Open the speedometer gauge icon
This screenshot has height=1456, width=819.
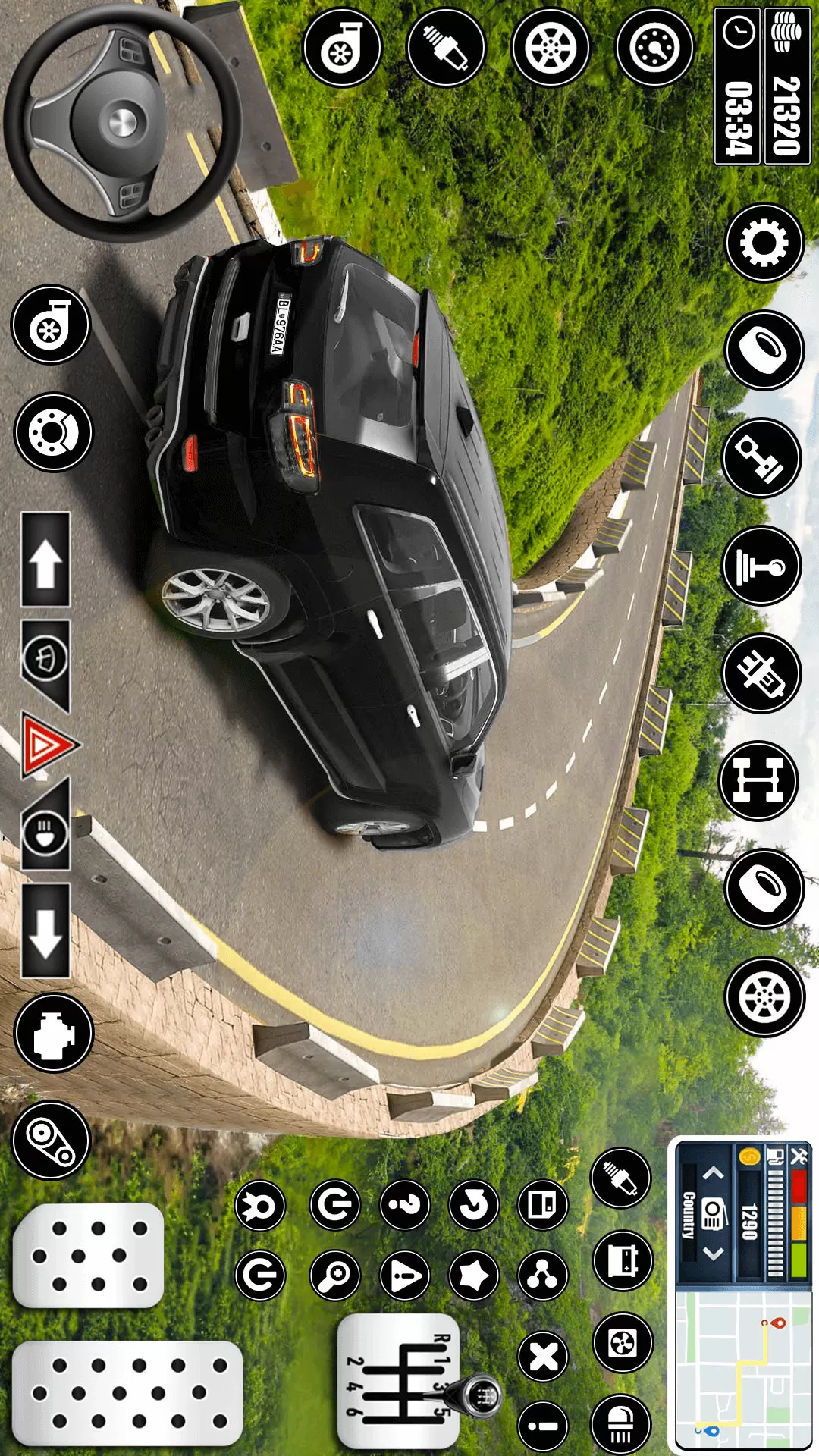(654, 48)
